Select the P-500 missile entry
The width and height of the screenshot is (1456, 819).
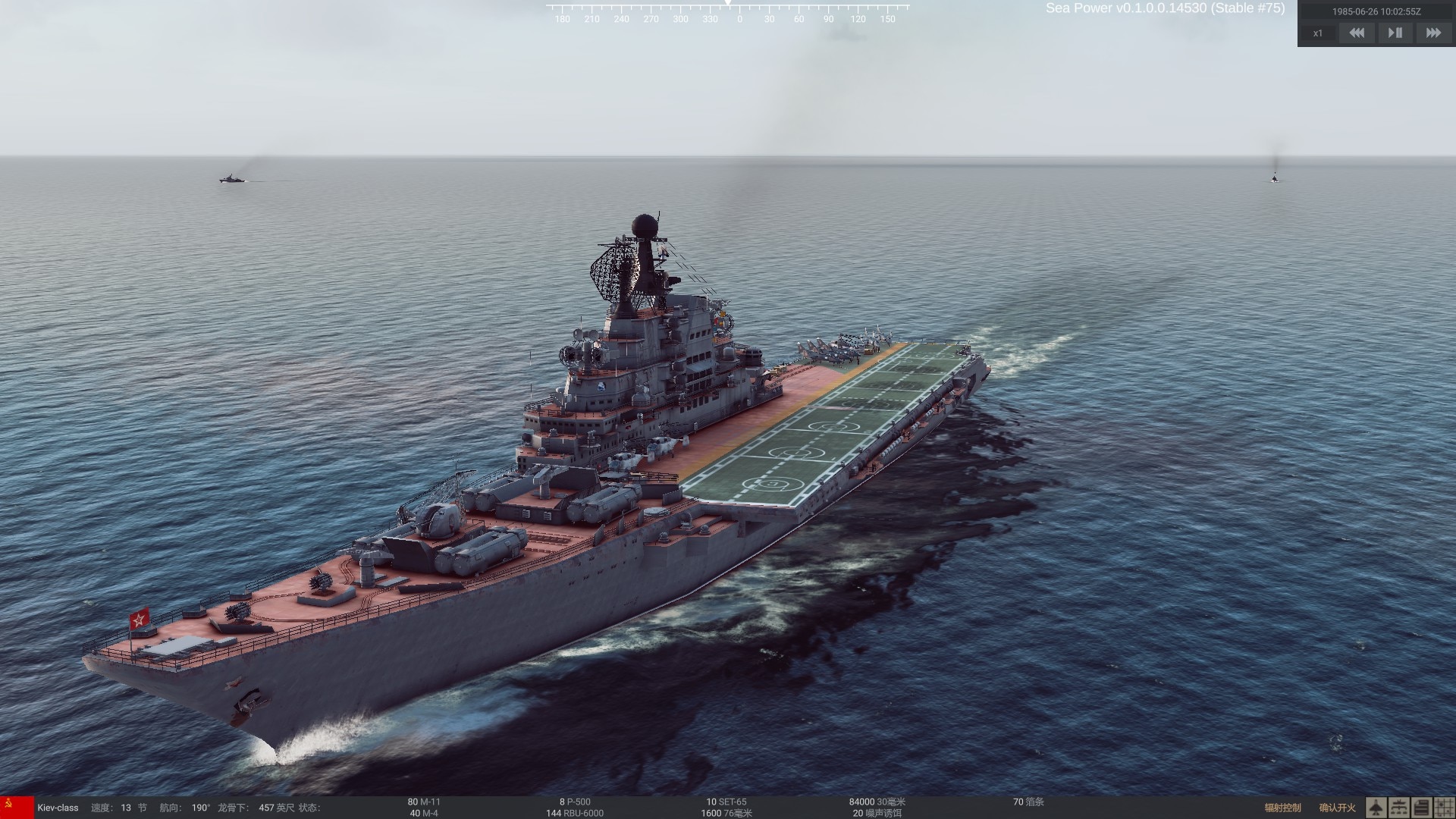click(575, 801)
